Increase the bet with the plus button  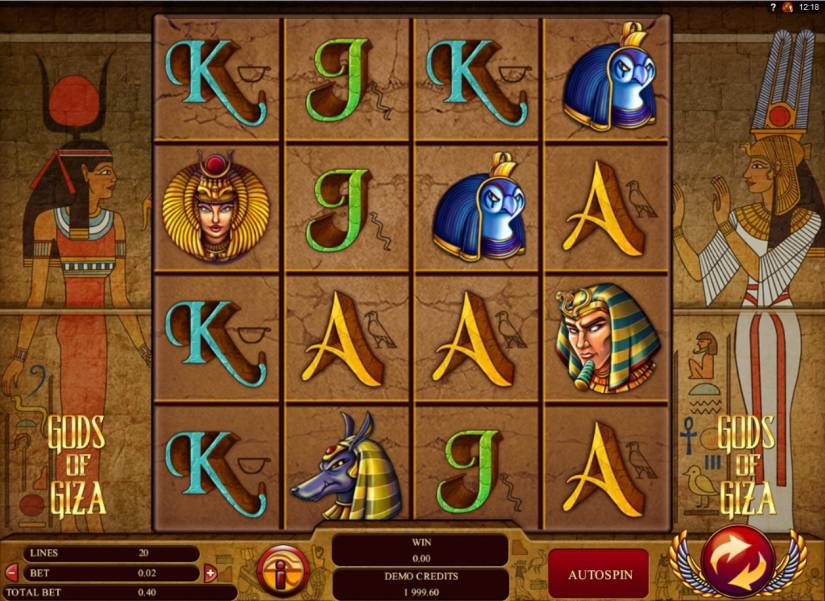click(210, 574)
